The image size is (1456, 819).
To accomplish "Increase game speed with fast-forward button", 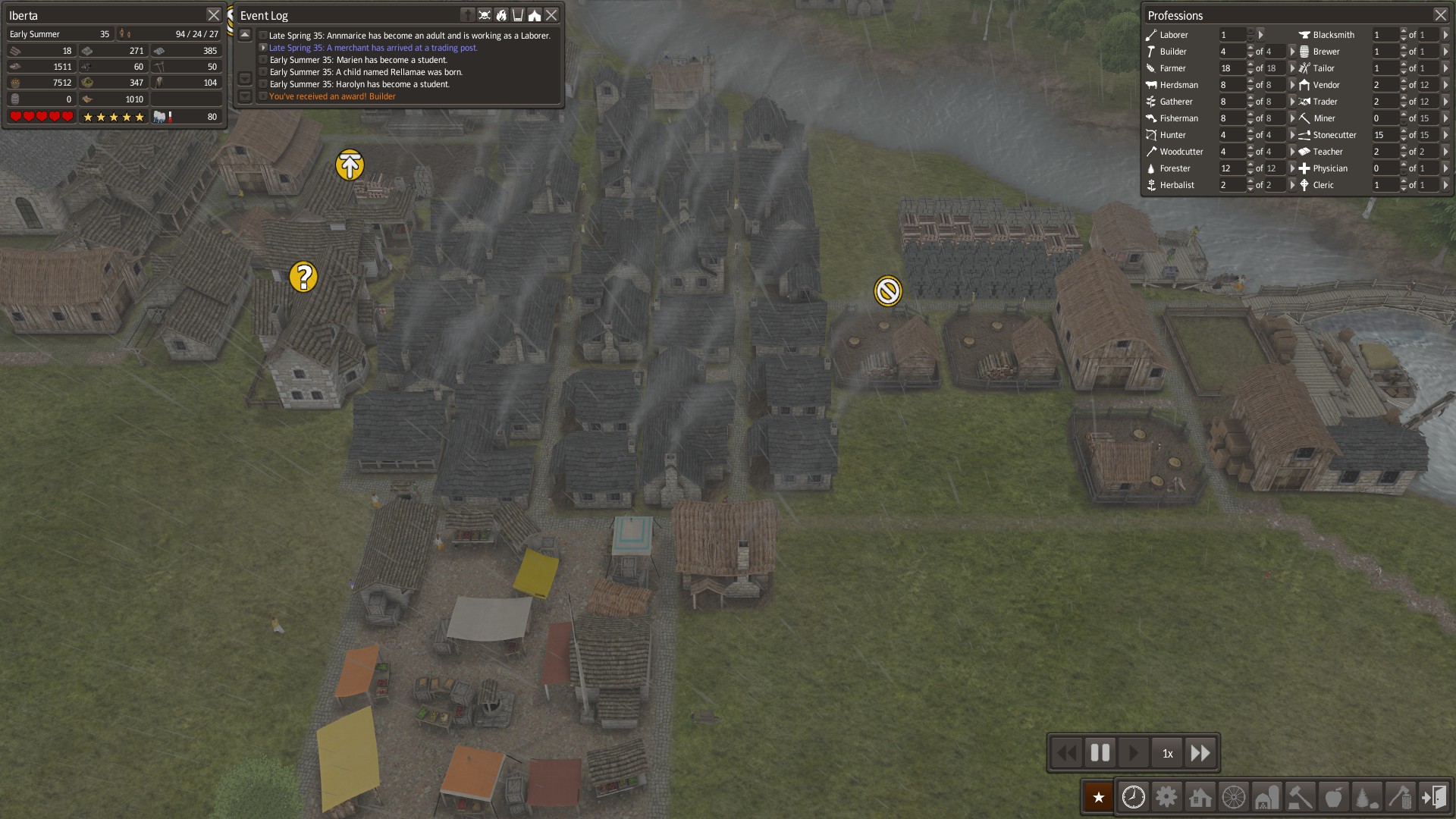I will click(1200, 753).
